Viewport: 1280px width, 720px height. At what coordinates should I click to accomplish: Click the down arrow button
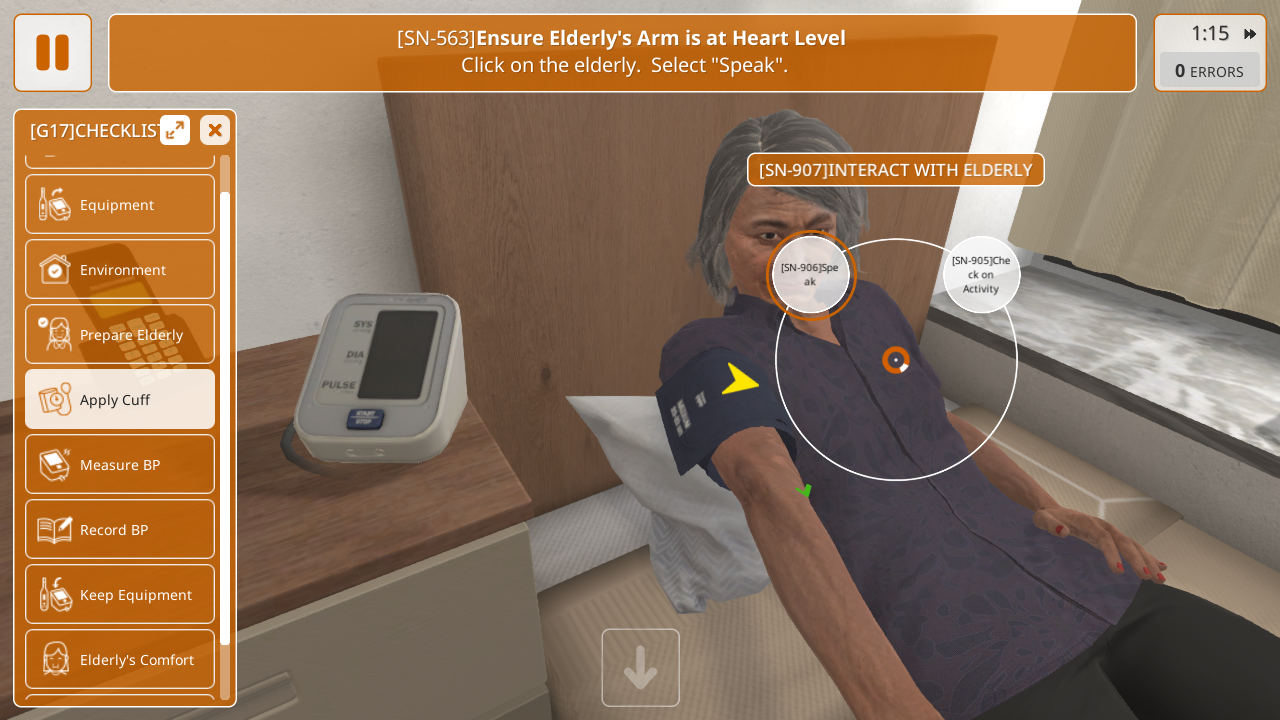[640, 667]
